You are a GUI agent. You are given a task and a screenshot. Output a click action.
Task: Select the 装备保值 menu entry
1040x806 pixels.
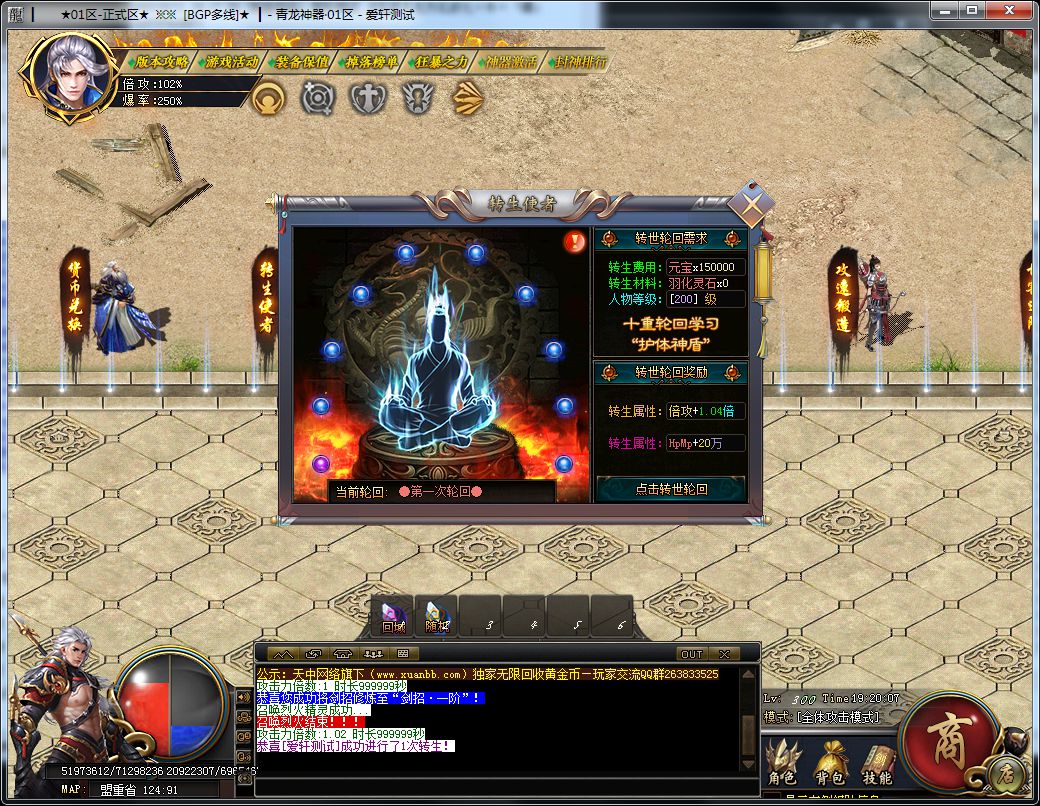tap(302, 61)
